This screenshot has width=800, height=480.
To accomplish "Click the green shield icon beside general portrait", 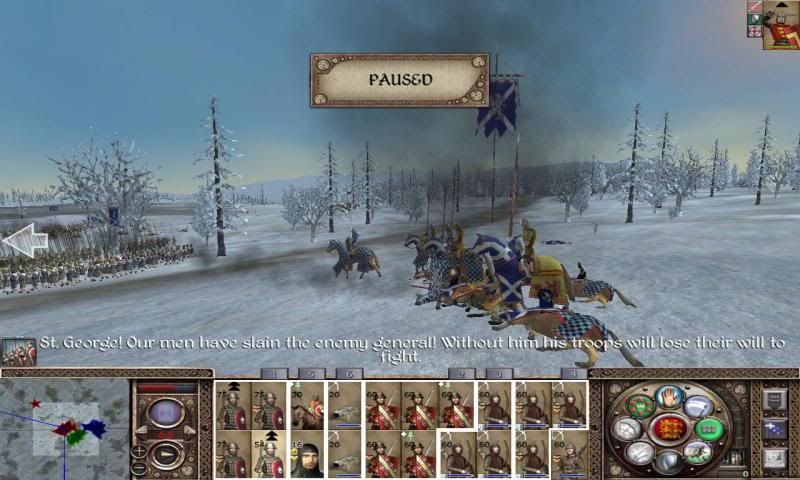I will tap(754, 19).
